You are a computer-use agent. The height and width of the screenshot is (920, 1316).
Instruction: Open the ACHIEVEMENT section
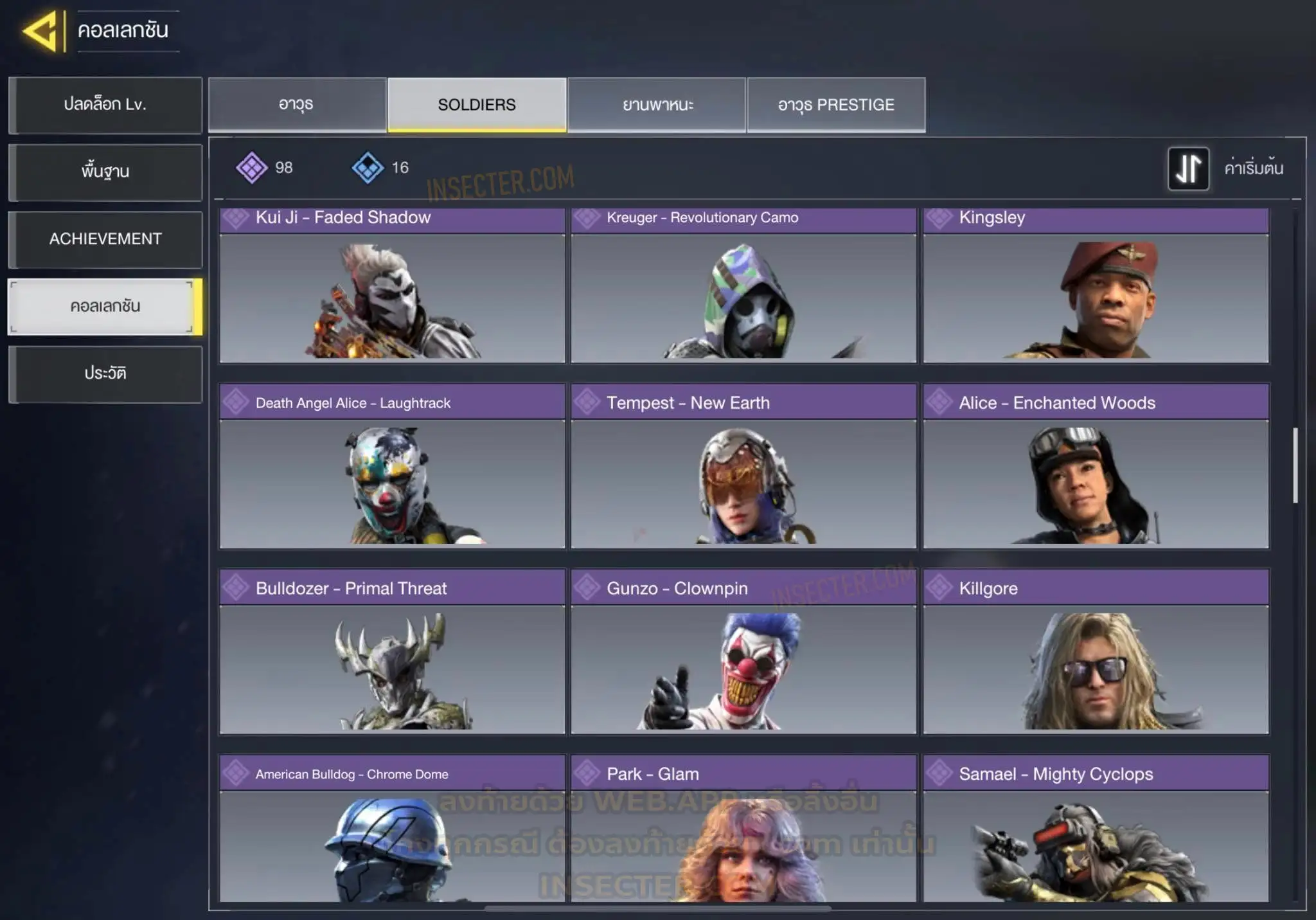pos(105,239)
